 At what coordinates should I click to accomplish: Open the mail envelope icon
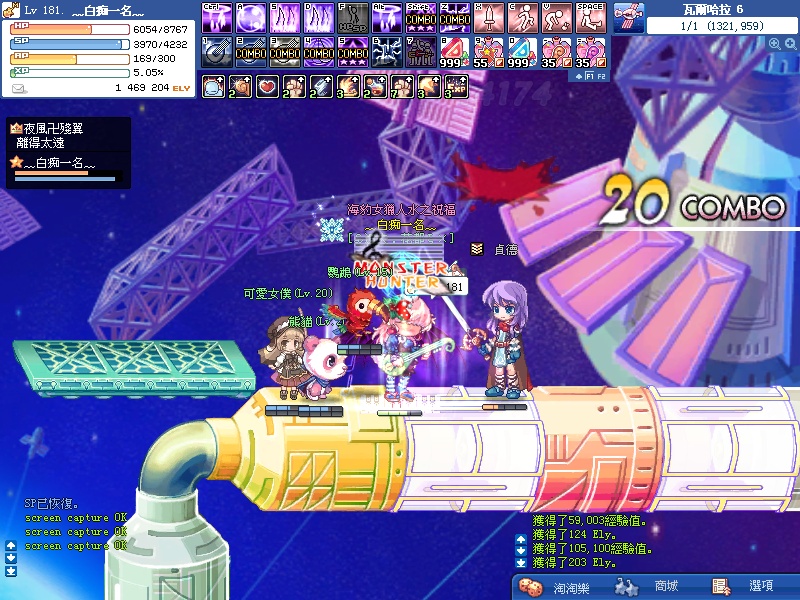[x=19, y=88]
